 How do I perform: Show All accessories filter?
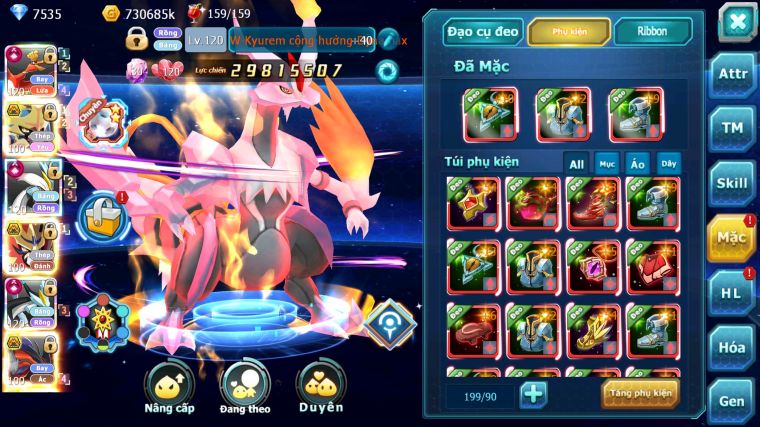tap(576, 164)
